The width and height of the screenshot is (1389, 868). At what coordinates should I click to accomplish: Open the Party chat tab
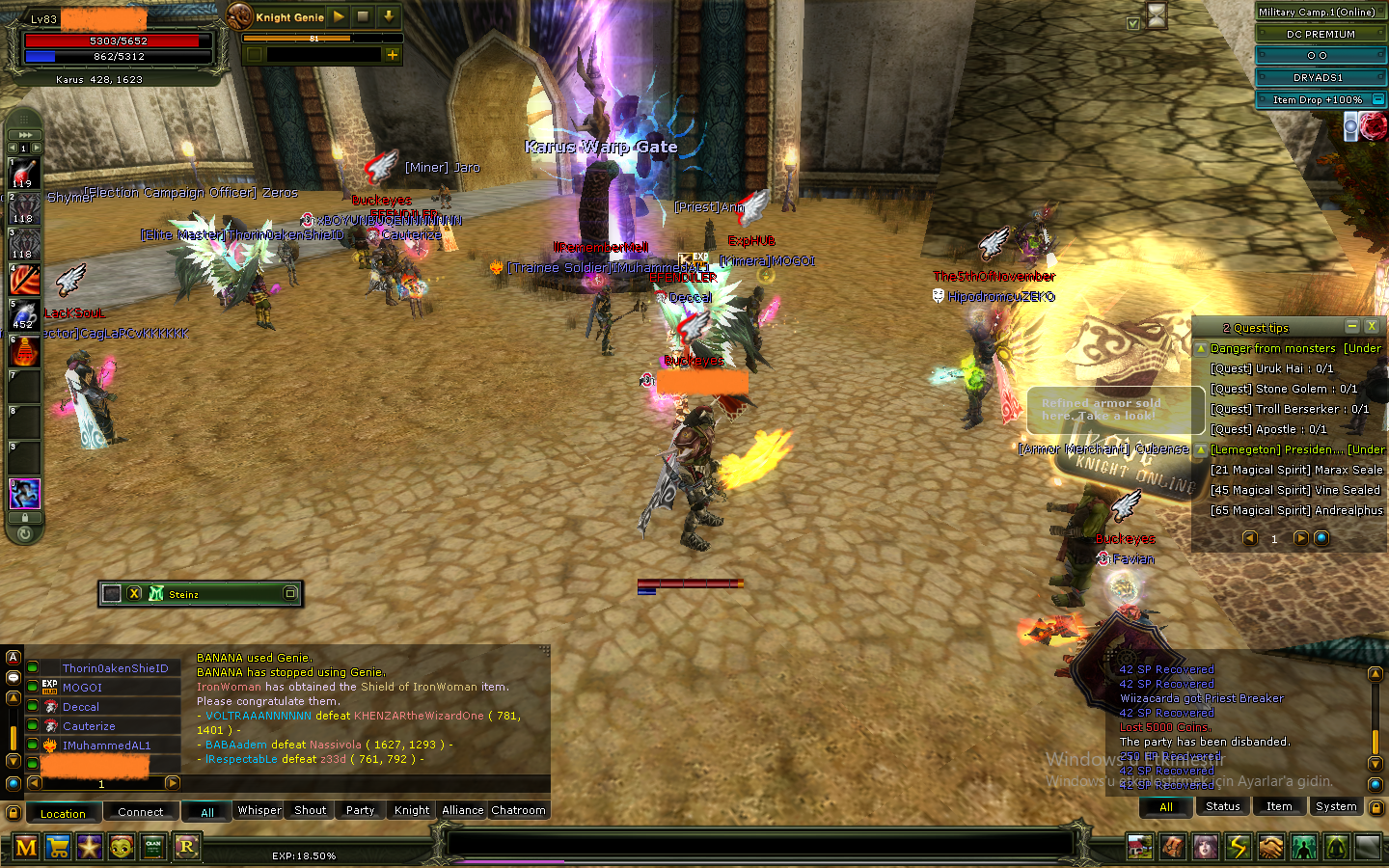point(360,810)
